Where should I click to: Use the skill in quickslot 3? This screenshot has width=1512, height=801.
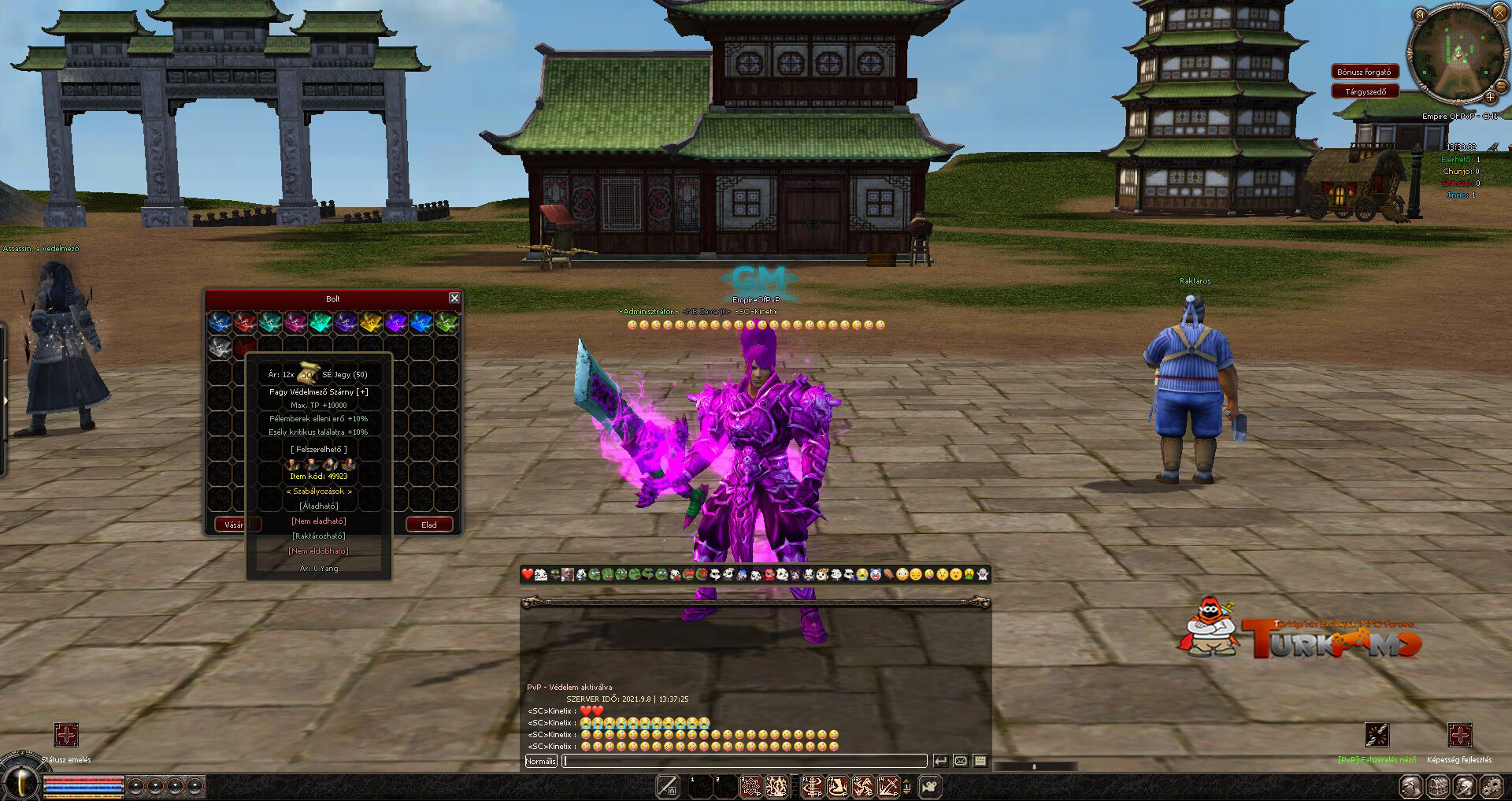(751, 786)
